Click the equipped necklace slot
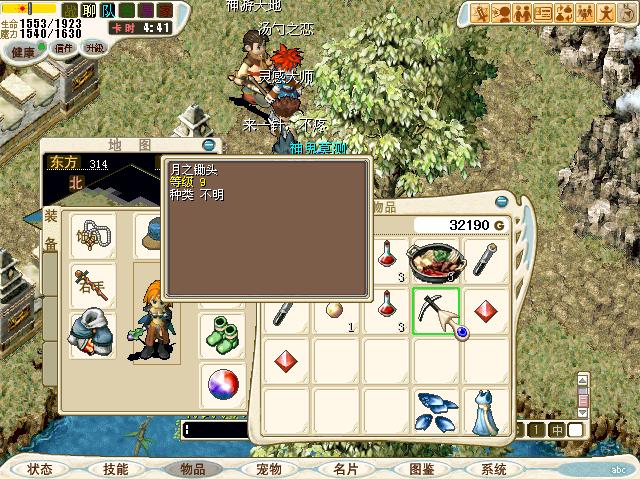Image resolution: width=640 pixels, height=480 pixels. click(92, 237)
